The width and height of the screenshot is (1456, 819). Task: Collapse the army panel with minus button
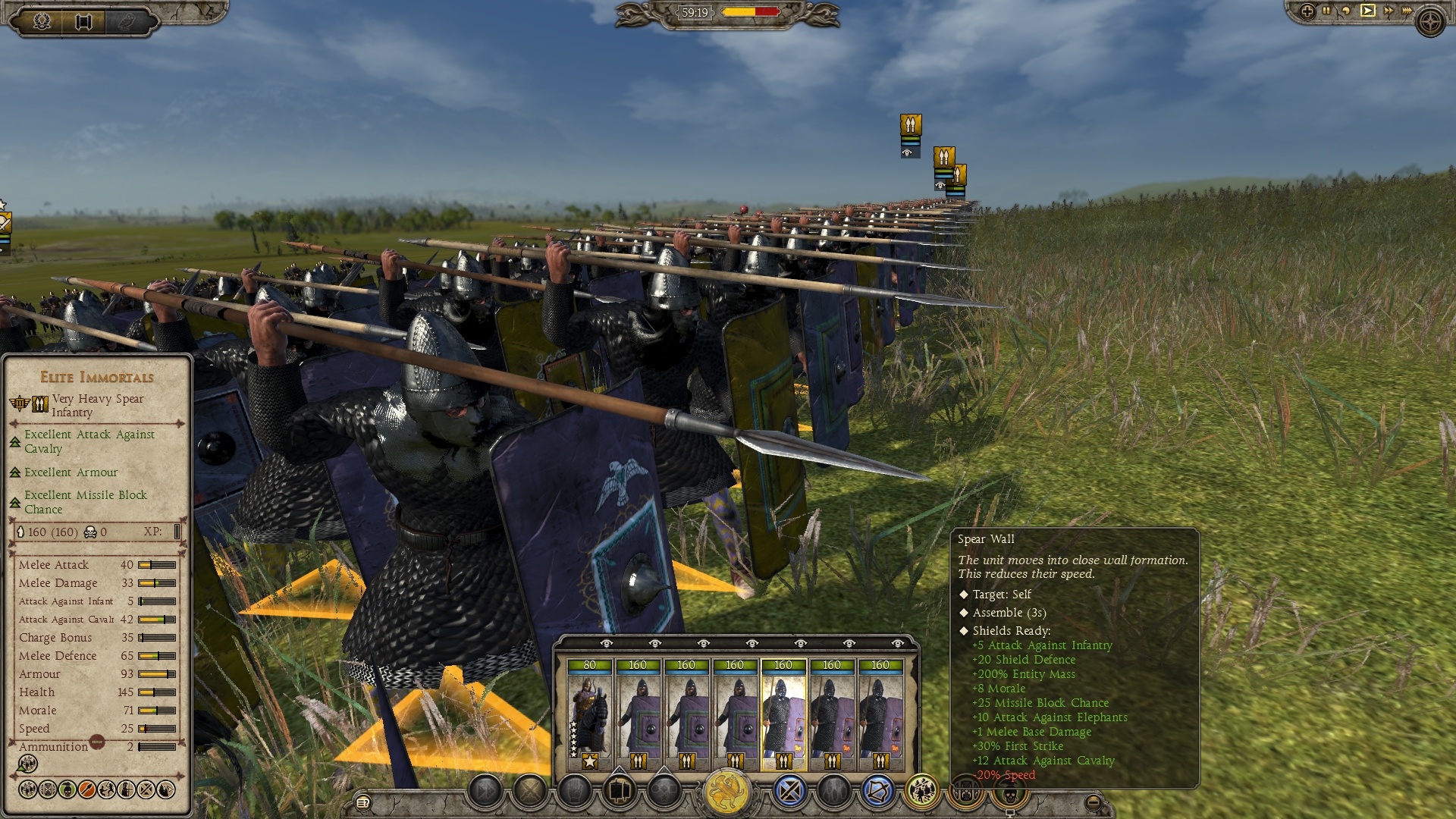(1093, 802)
